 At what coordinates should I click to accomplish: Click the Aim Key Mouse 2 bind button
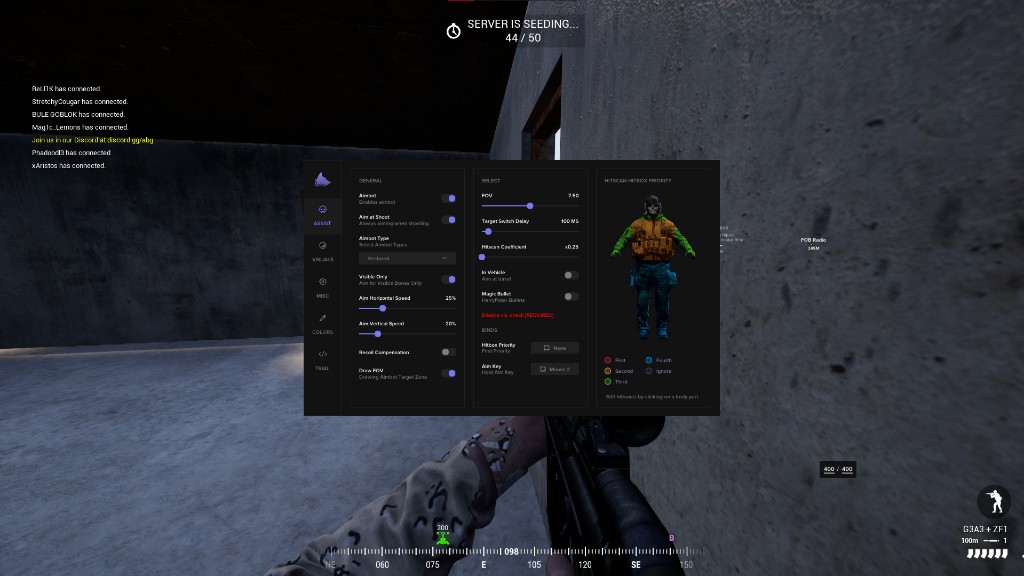554,369
